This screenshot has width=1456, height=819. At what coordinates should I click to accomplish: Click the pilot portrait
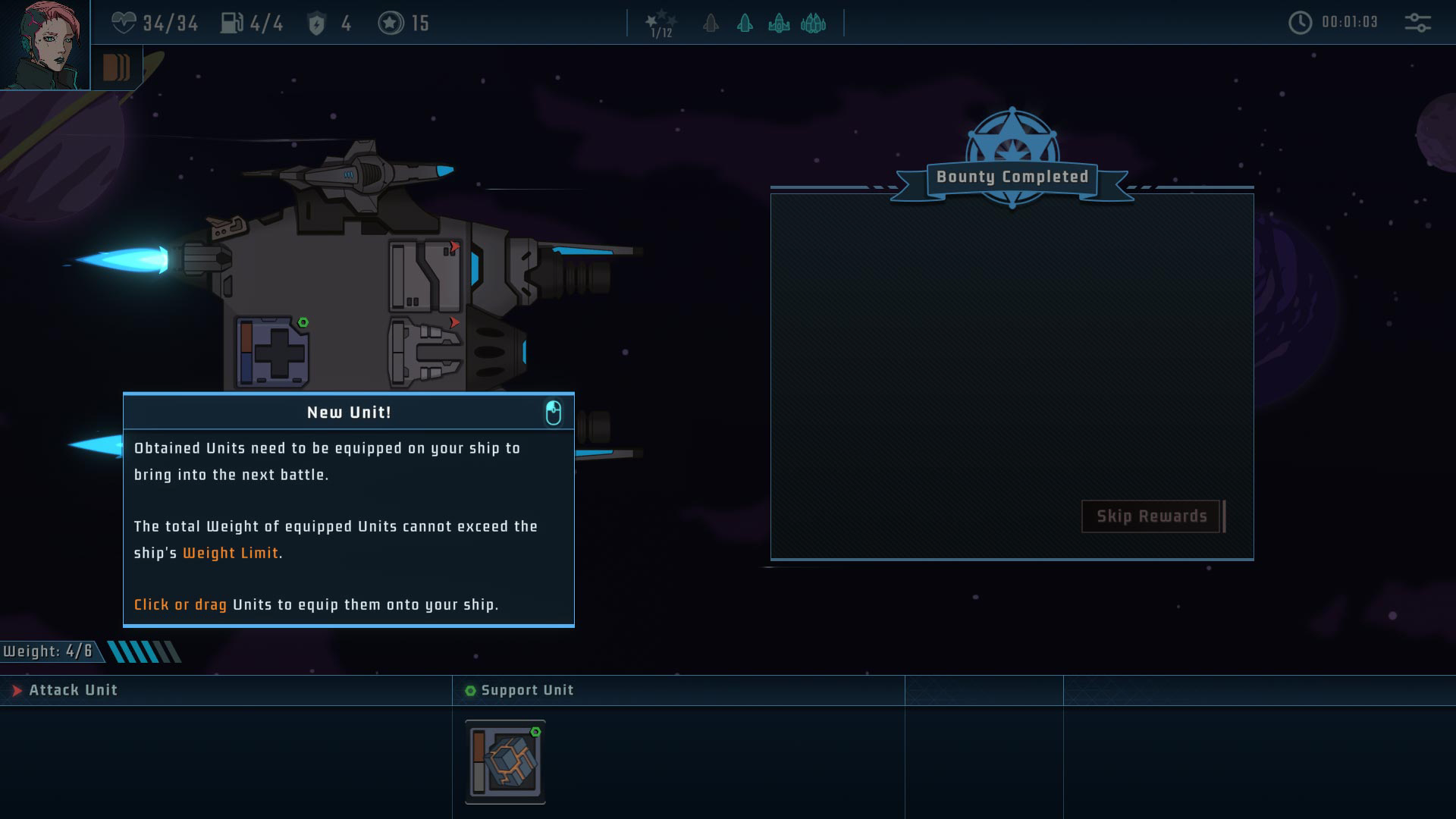[44, 45]
